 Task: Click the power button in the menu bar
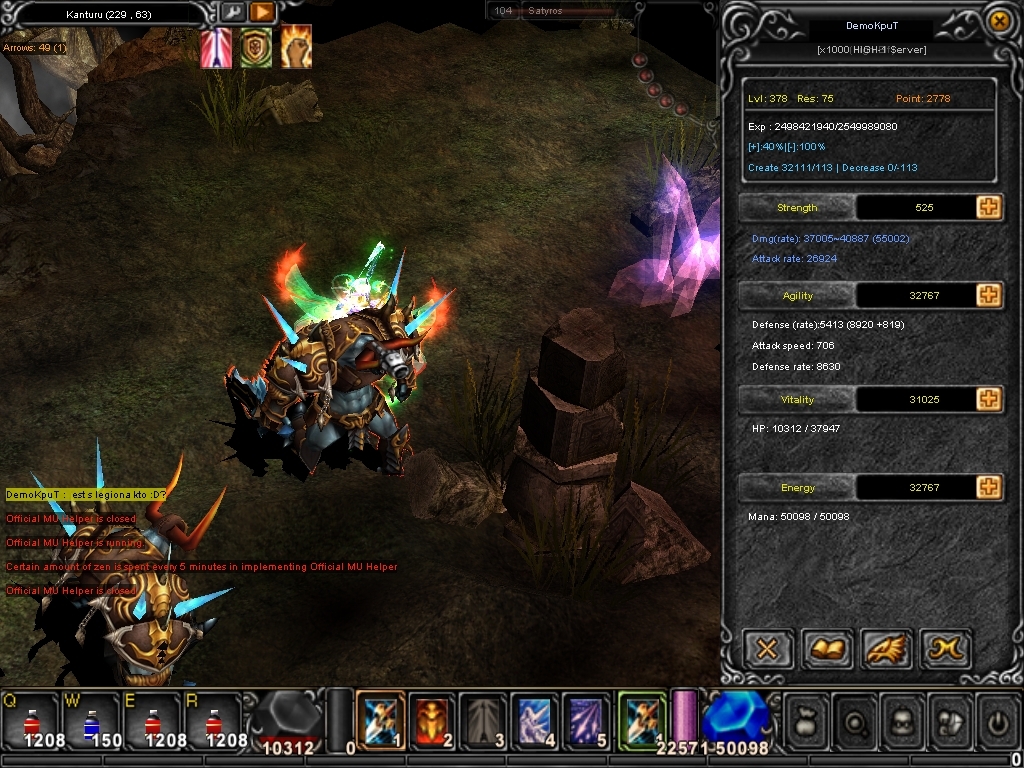[x=997, y=721]
